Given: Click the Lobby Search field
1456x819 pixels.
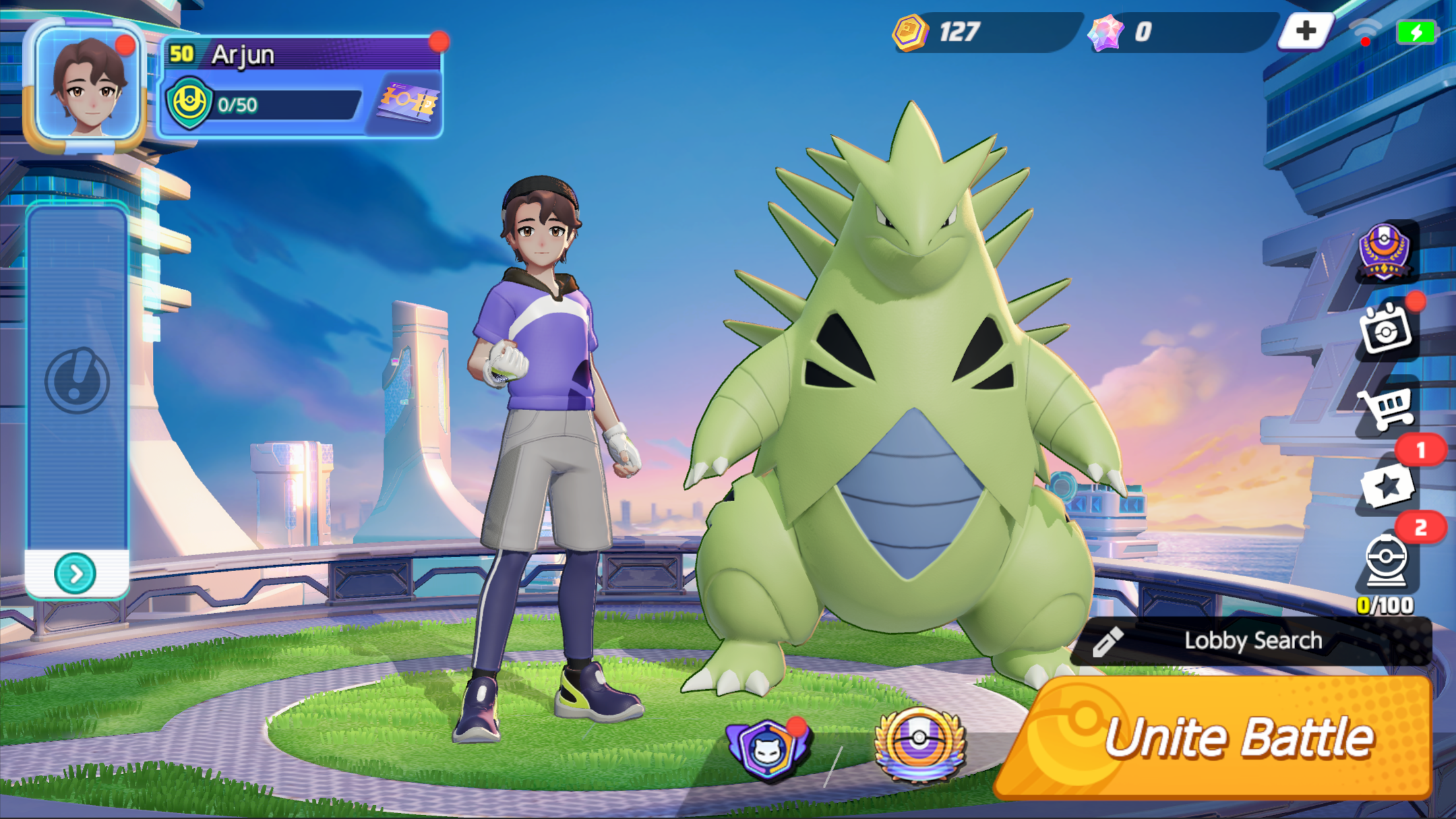Looking at the screenshot, I should 1253,640.
